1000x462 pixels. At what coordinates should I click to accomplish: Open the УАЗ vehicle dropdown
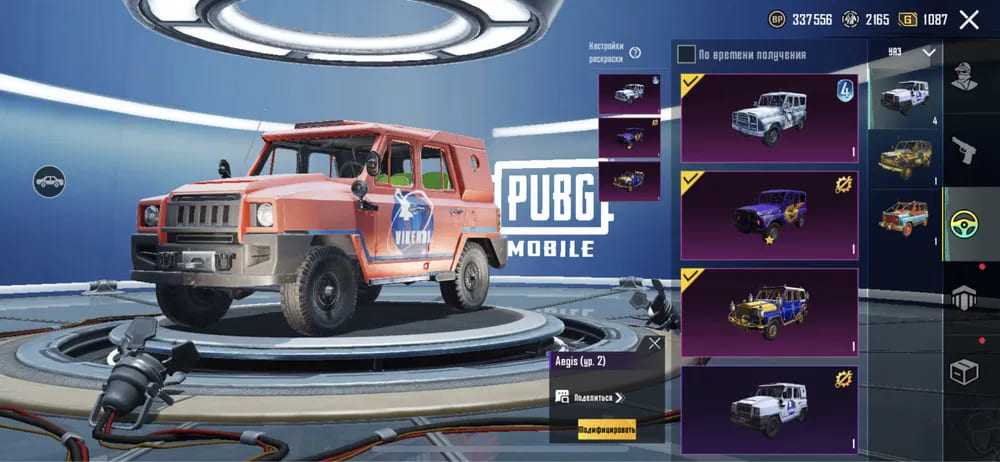929,51
